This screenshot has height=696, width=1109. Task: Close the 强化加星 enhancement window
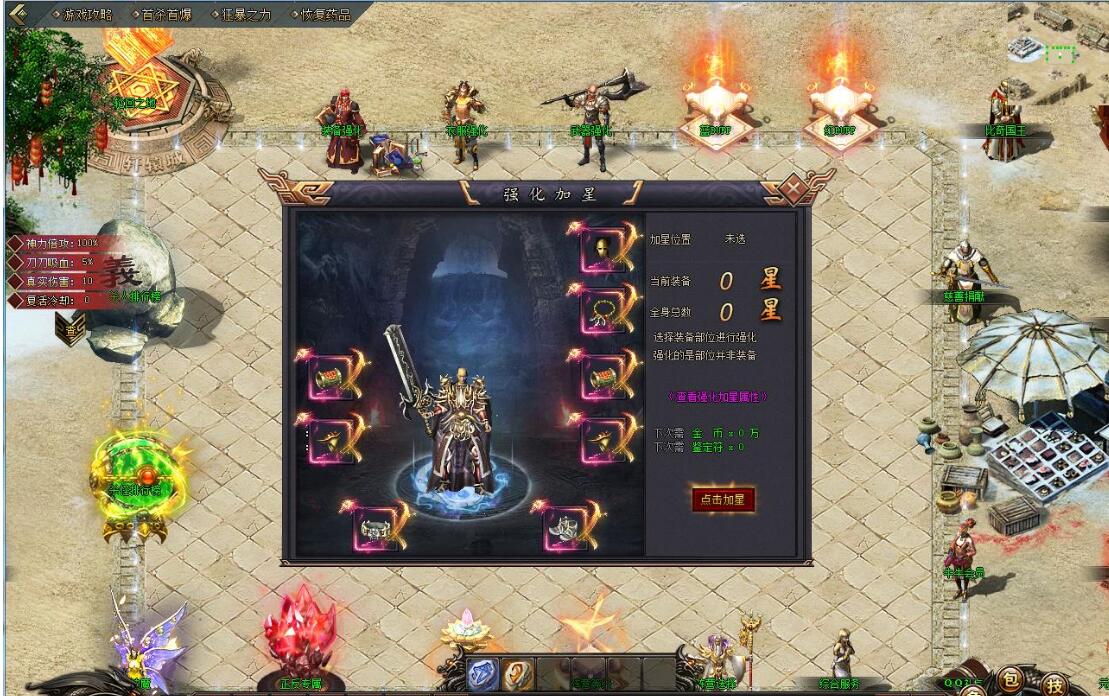point(793,189)
